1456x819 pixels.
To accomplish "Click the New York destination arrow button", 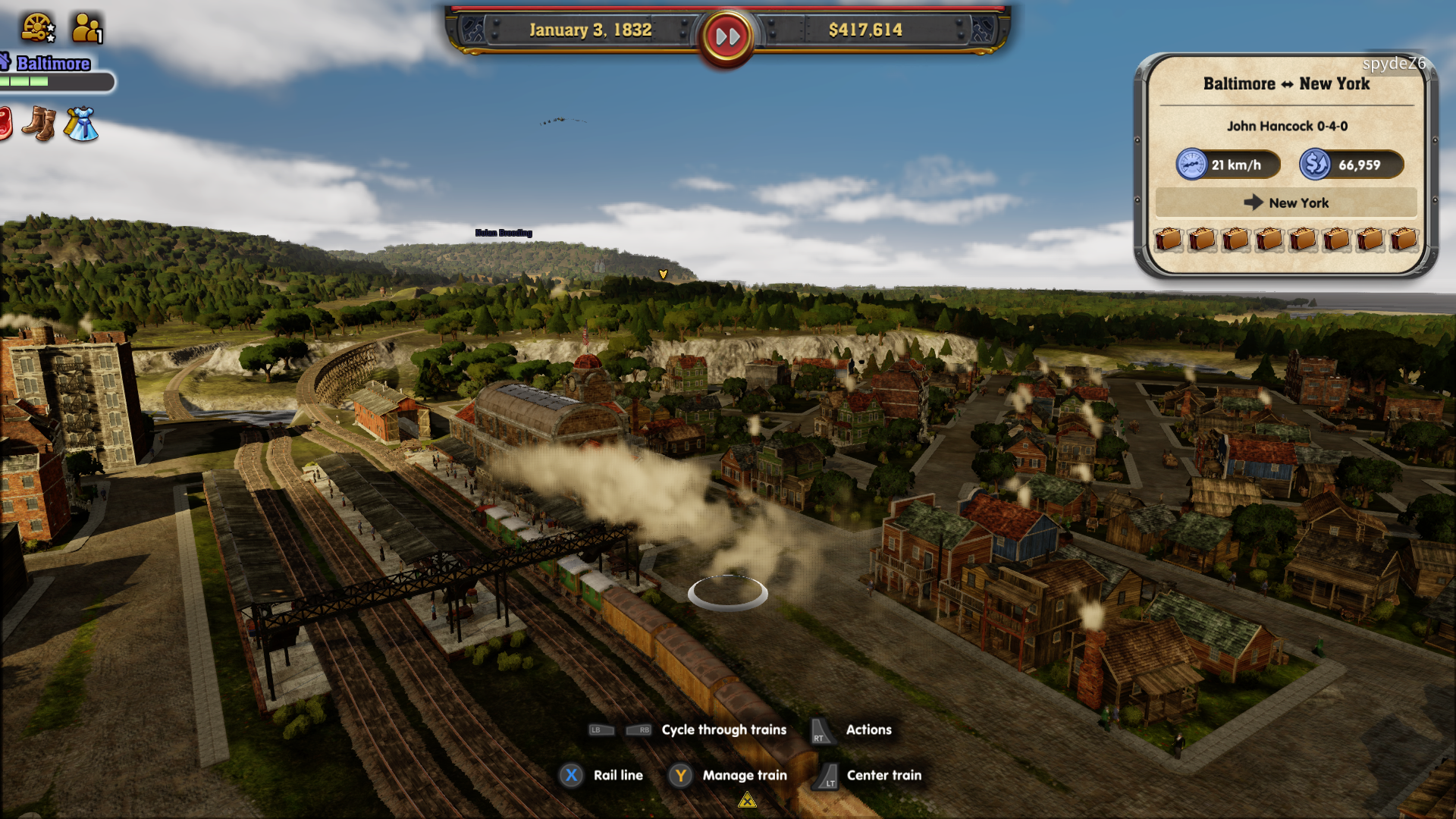I will 1285,202.
